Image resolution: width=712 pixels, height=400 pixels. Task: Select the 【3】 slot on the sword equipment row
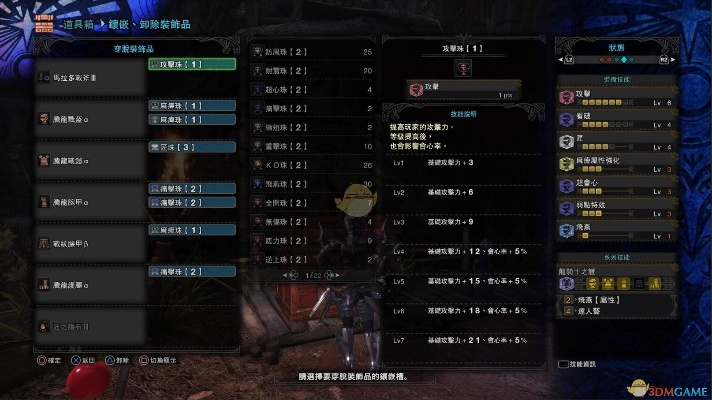tap(191, 146)
